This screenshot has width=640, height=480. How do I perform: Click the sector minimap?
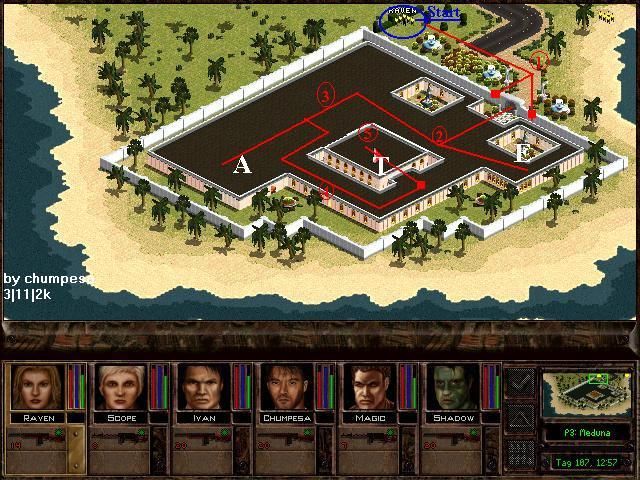point(585,394)
